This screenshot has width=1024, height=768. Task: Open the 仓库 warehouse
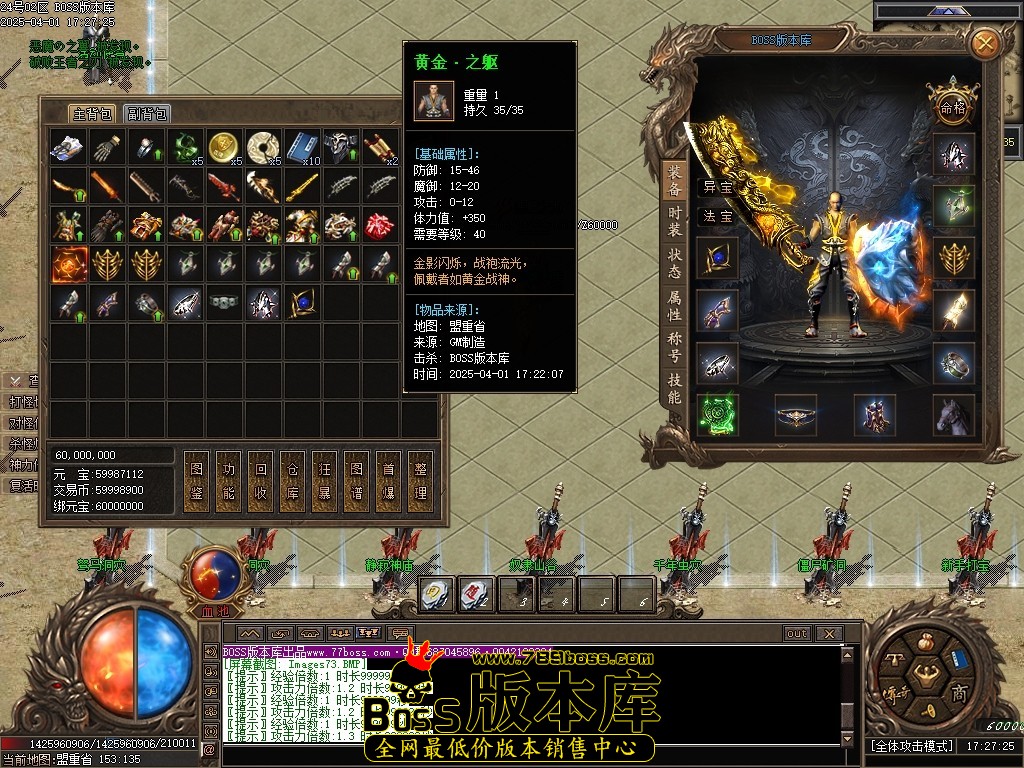coord(293,480)
